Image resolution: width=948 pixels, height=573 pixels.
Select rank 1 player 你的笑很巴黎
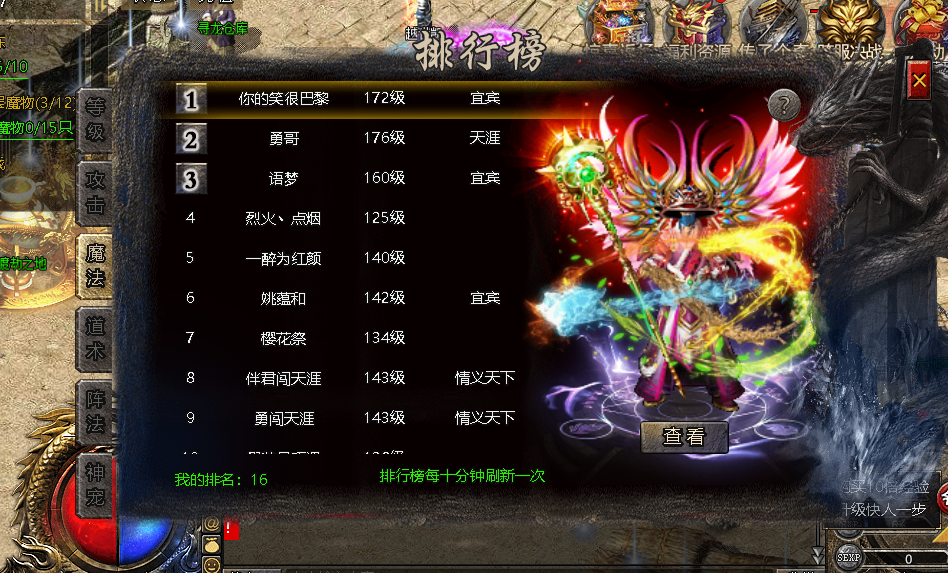(284, 98)
